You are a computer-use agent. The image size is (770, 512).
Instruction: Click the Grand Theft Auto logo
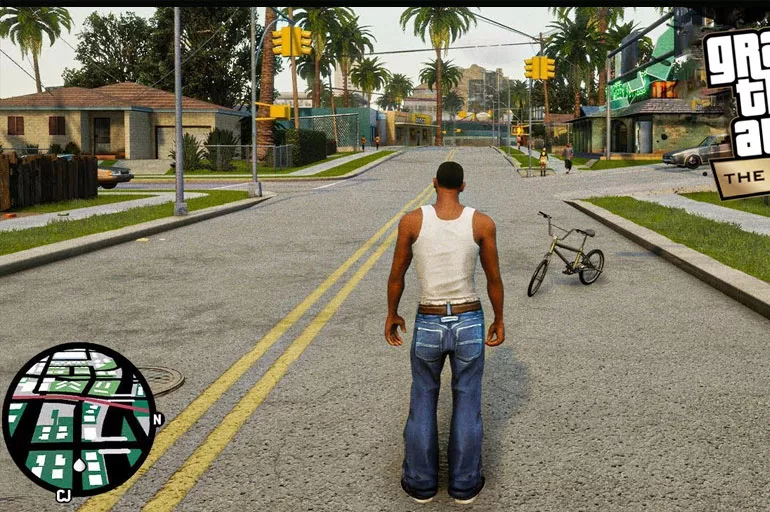[x=739, y=110]
